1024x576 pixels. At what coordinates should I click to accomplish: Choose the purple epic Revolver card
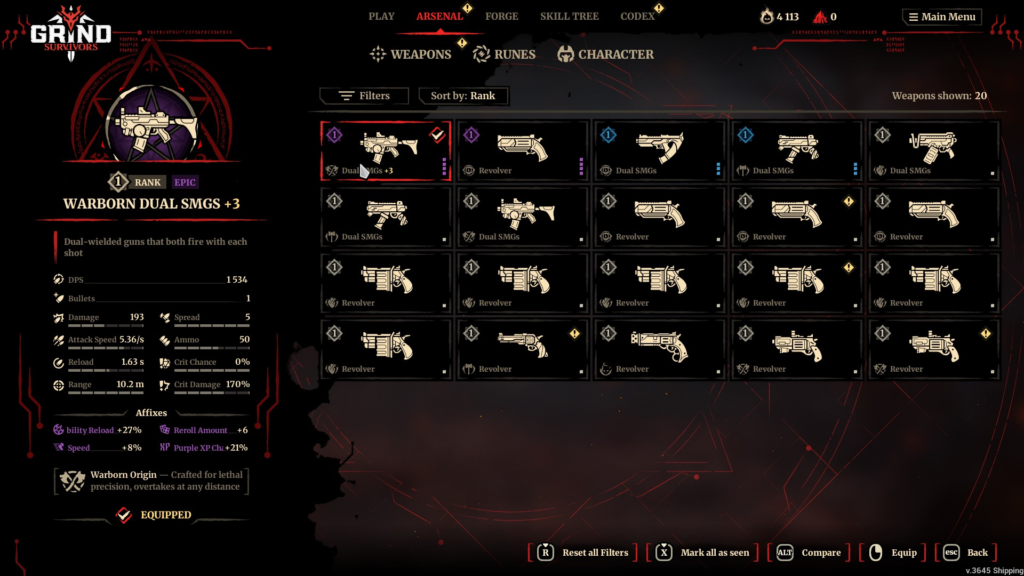tap(523, 151)
